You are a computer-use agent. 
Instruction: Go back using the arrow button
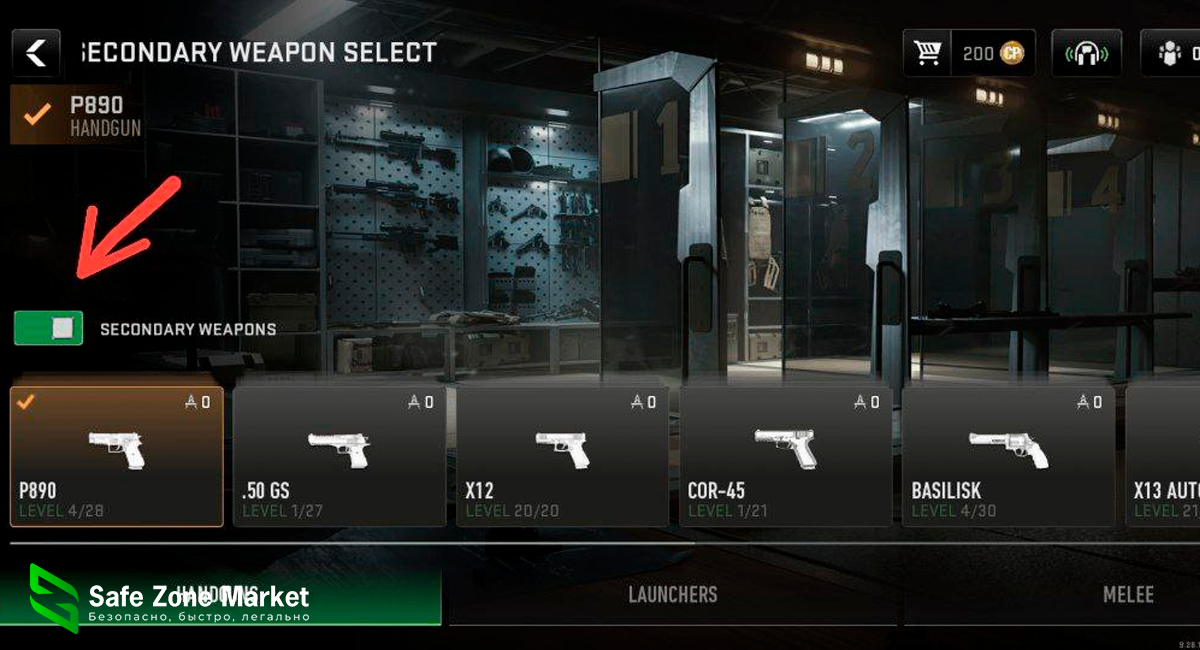(36, 53)
